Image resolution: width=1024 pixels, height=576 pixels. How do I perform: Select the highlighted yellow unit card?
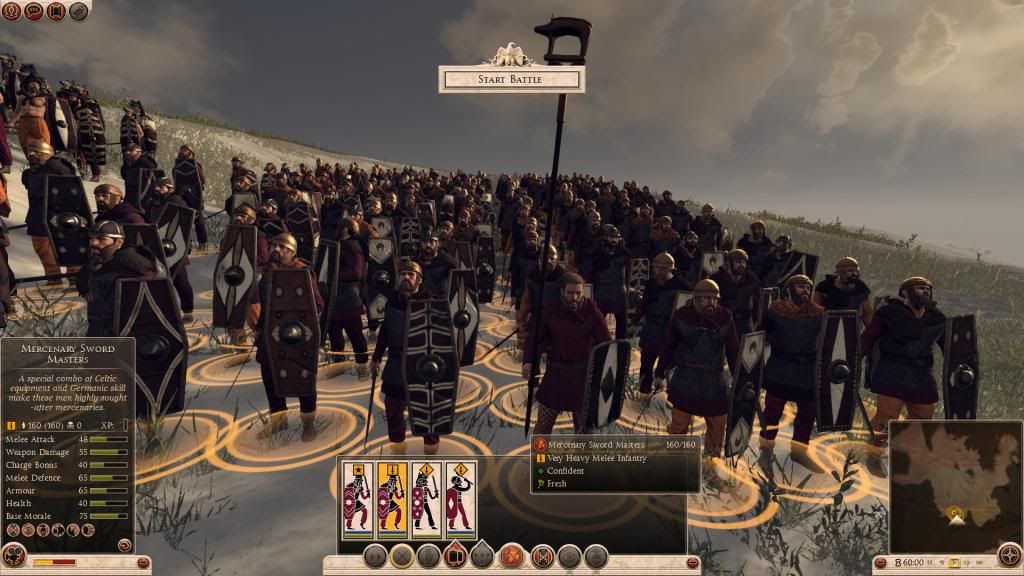coord(391,500)
